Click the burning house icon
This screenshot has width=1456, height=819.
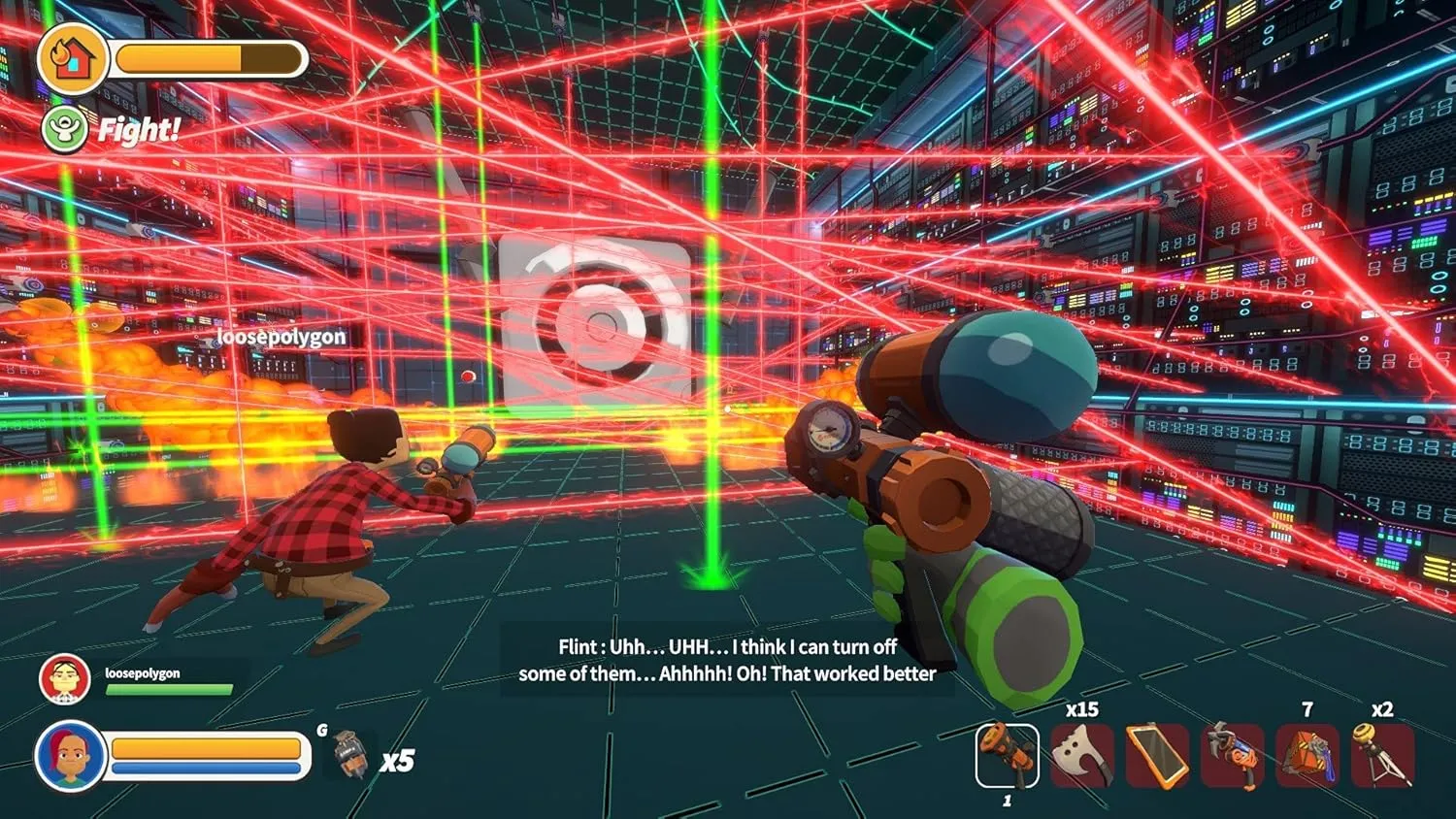tap(73, 58)
